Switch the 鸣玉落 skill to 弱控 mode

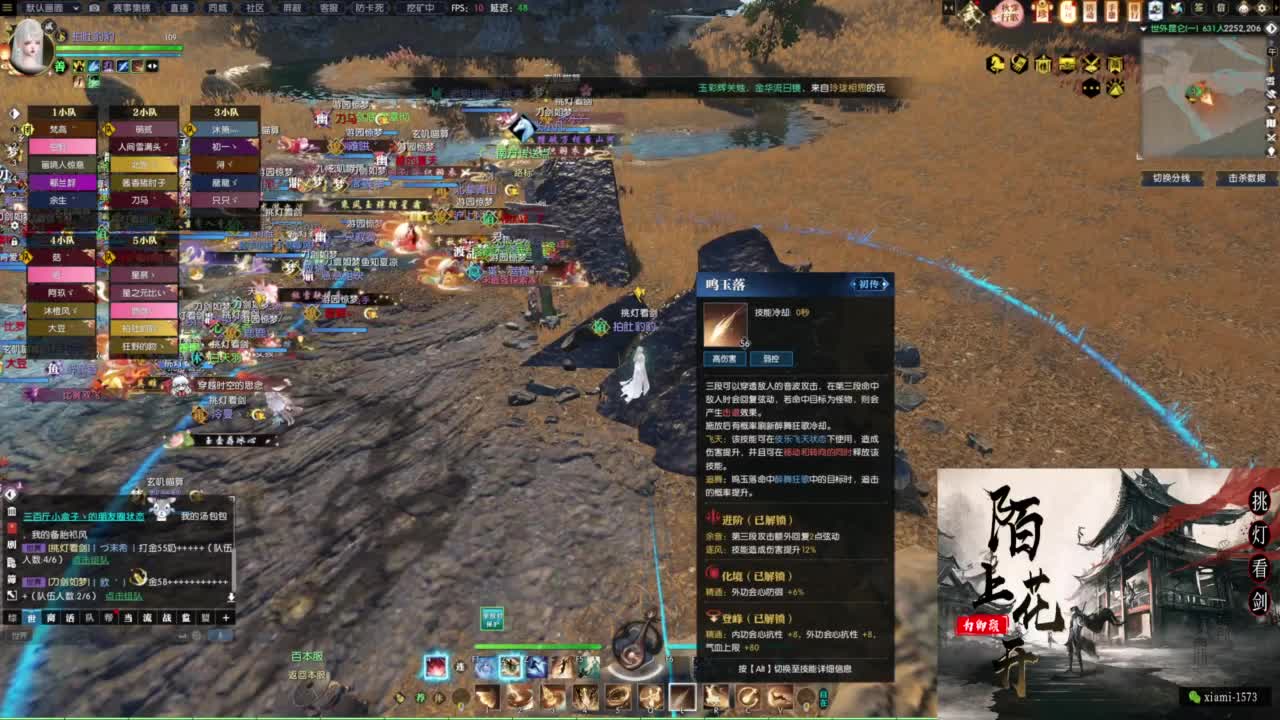[773, 357]
